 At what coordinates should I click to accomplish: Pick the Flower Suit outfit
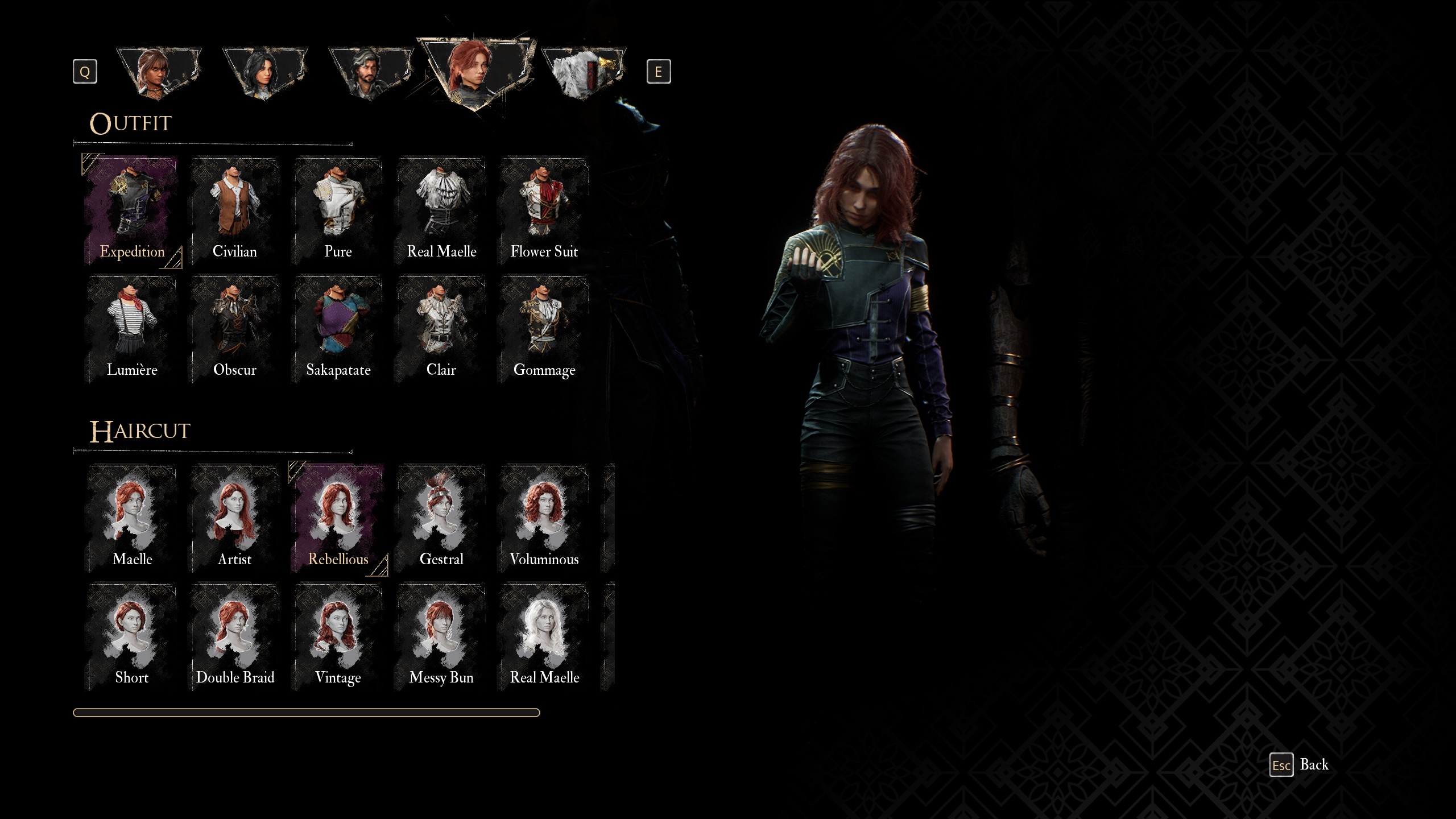tap(544, 211)
